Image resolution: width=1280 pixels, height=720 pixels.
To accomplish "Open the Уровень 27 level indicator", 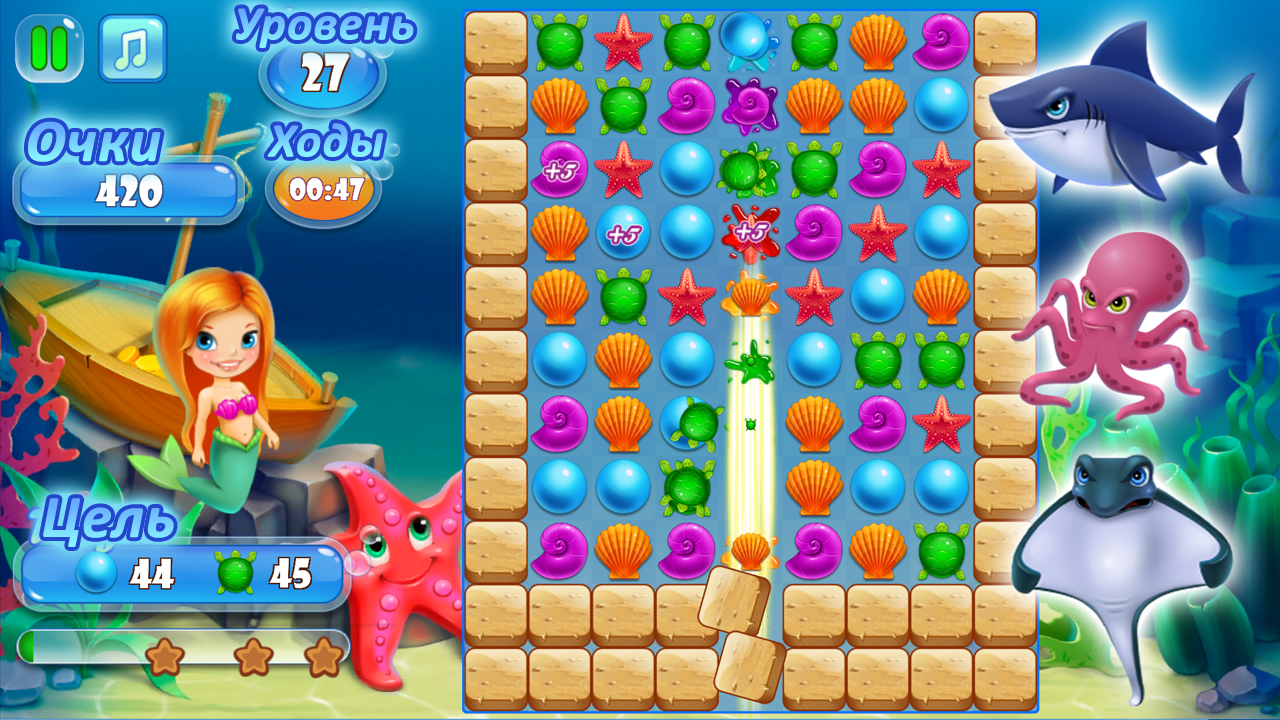I will 322,70.
